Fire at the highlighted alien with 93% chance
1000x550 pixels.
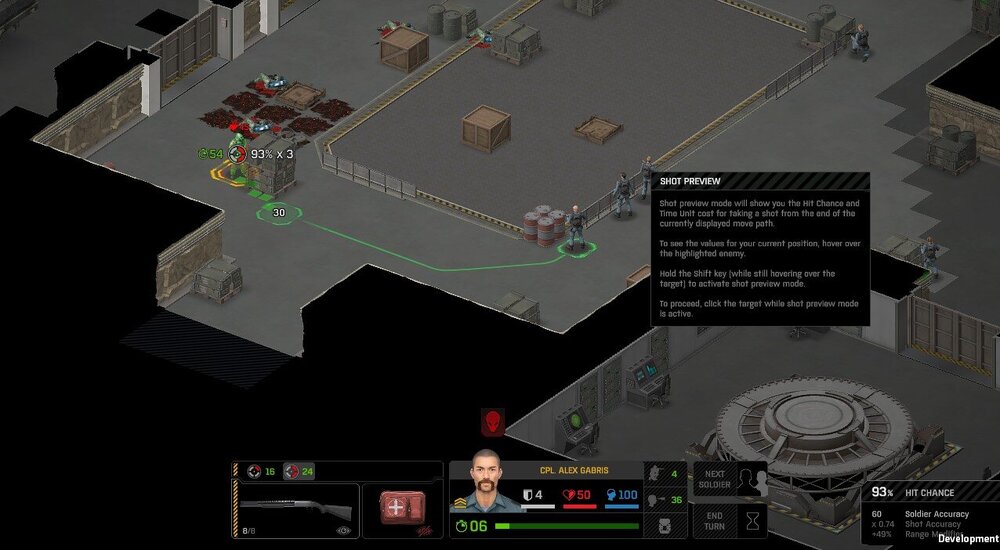click(237, 167)
